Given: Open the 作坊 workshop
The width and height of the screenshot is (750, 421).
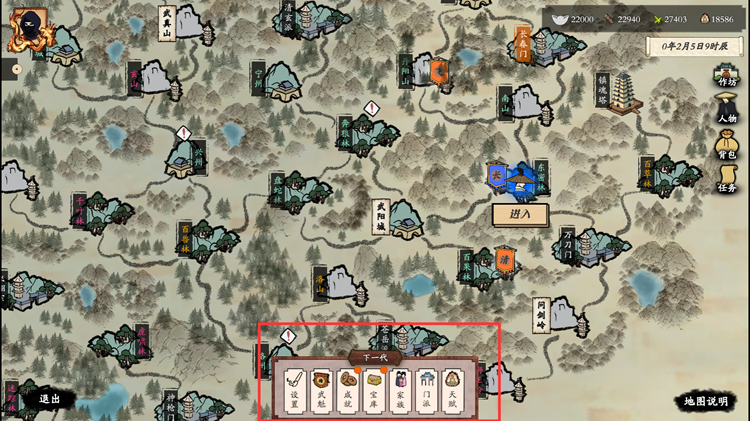Looking at the screenshot, I should pos(727,78).
